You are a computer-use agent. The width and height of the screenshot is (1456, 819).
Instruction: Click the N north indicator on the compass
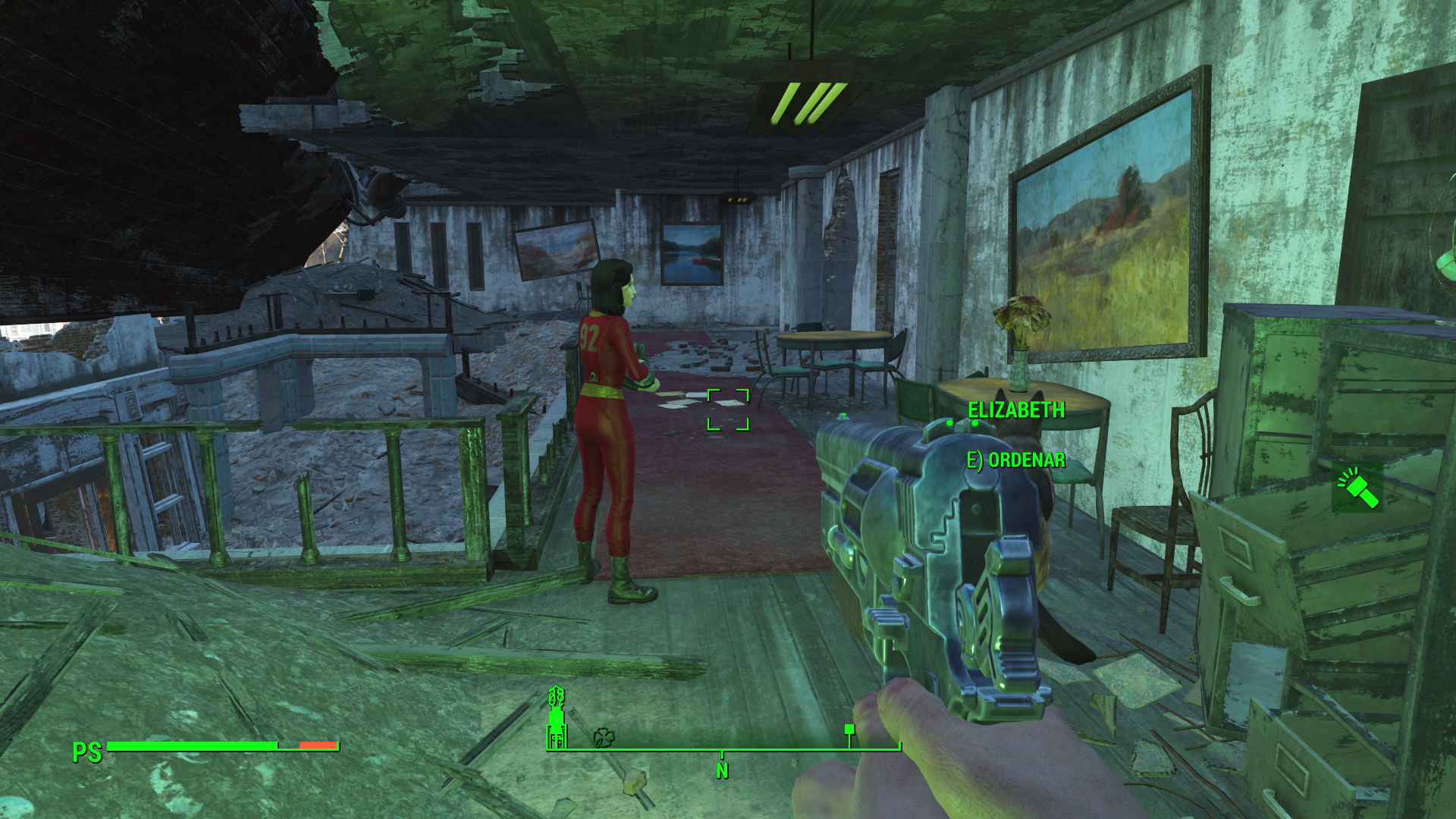[x=722, y=771]
